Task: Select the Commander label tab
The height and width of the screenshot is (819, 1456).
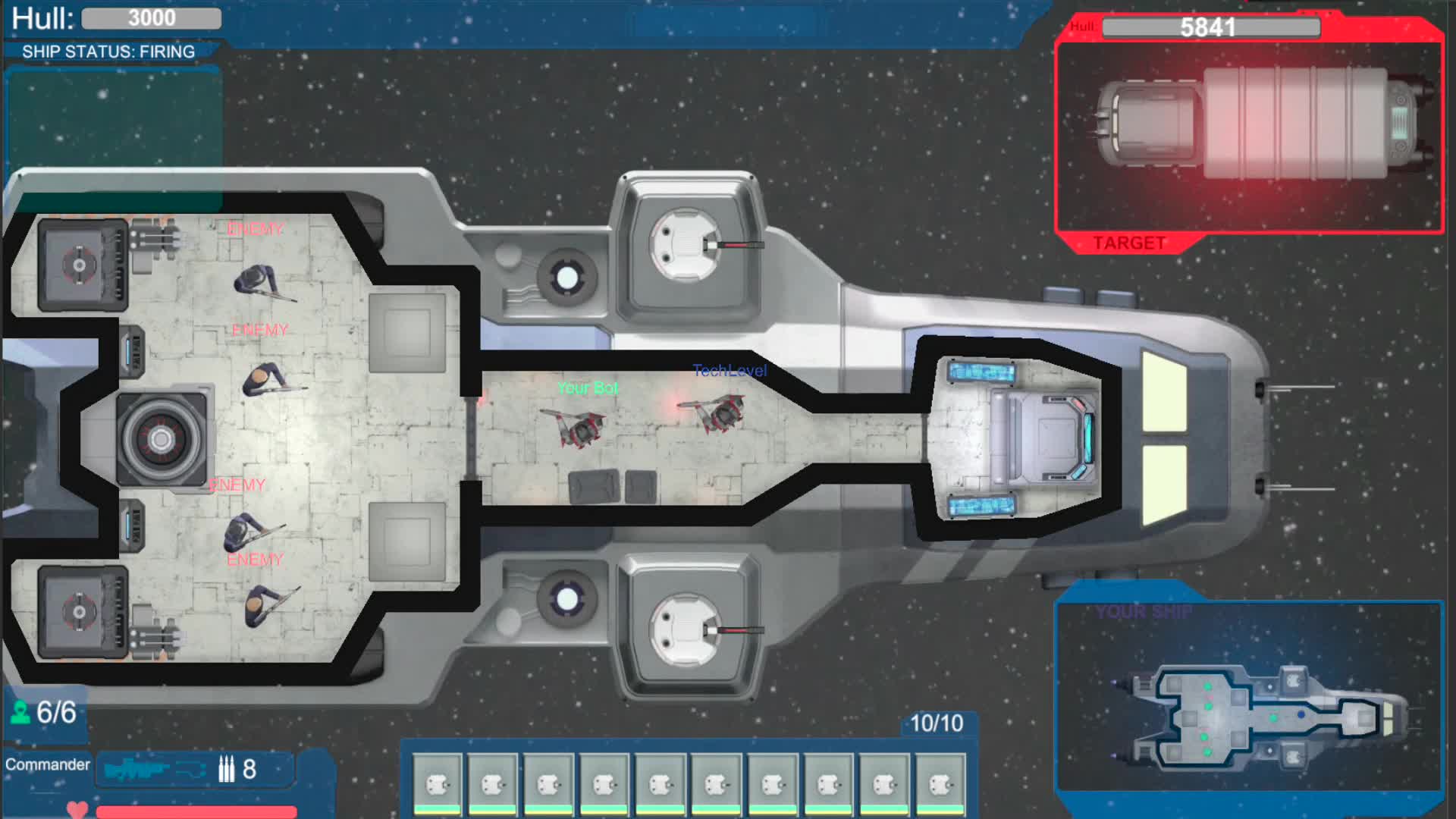Action: [x=45, y=765]
